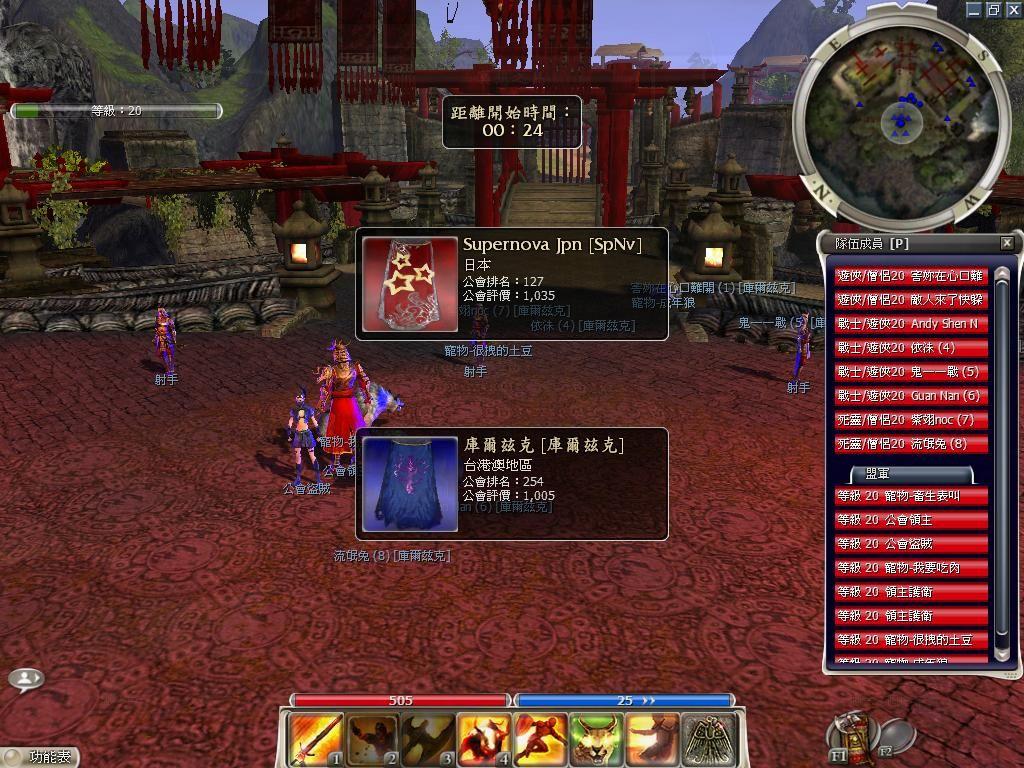Use the winged eagle emblem skill
Screen dimensions: 1024x768
(709, 739)
